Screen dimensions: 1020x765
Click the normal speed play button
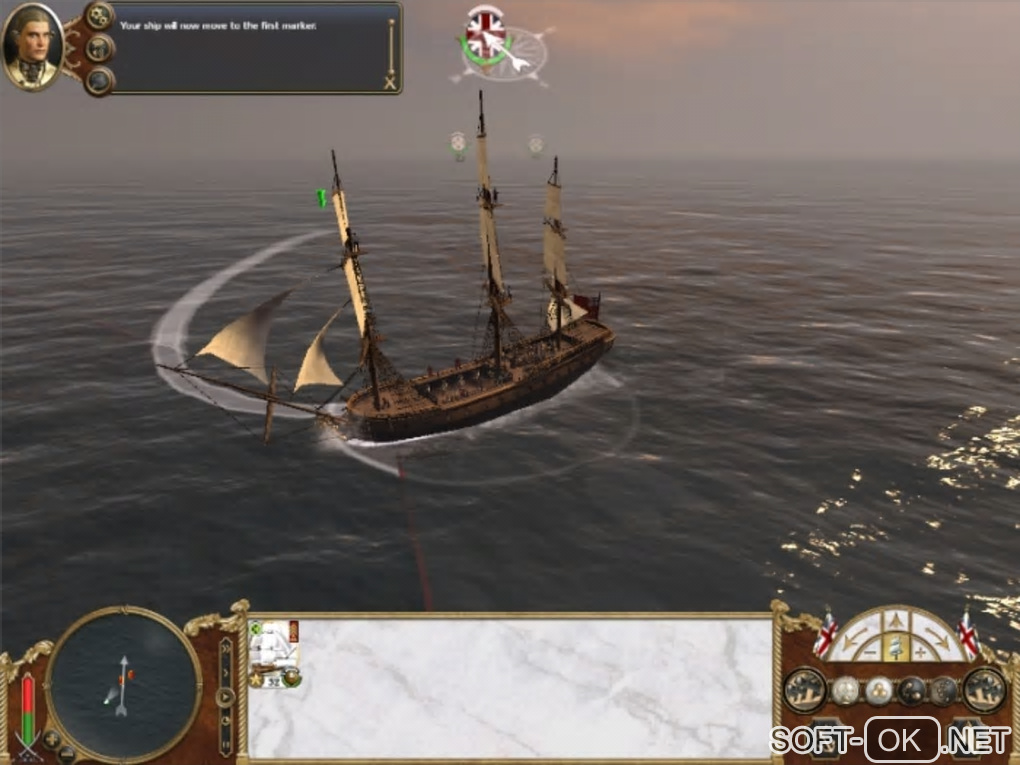[x=227, y=697]
